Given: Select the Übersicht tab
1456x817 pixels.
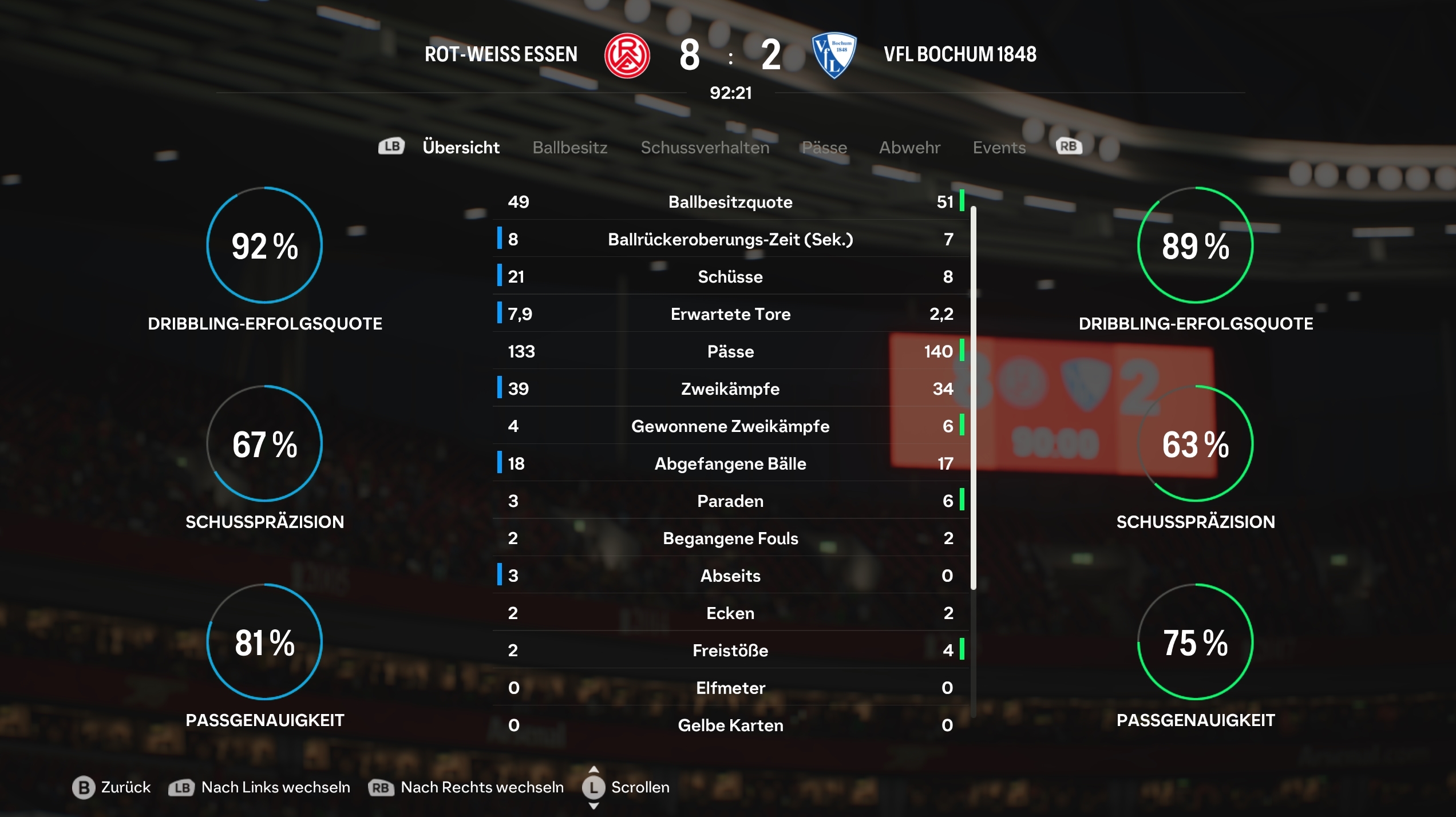Looking at the screenshot, I should tap(461, 148).
